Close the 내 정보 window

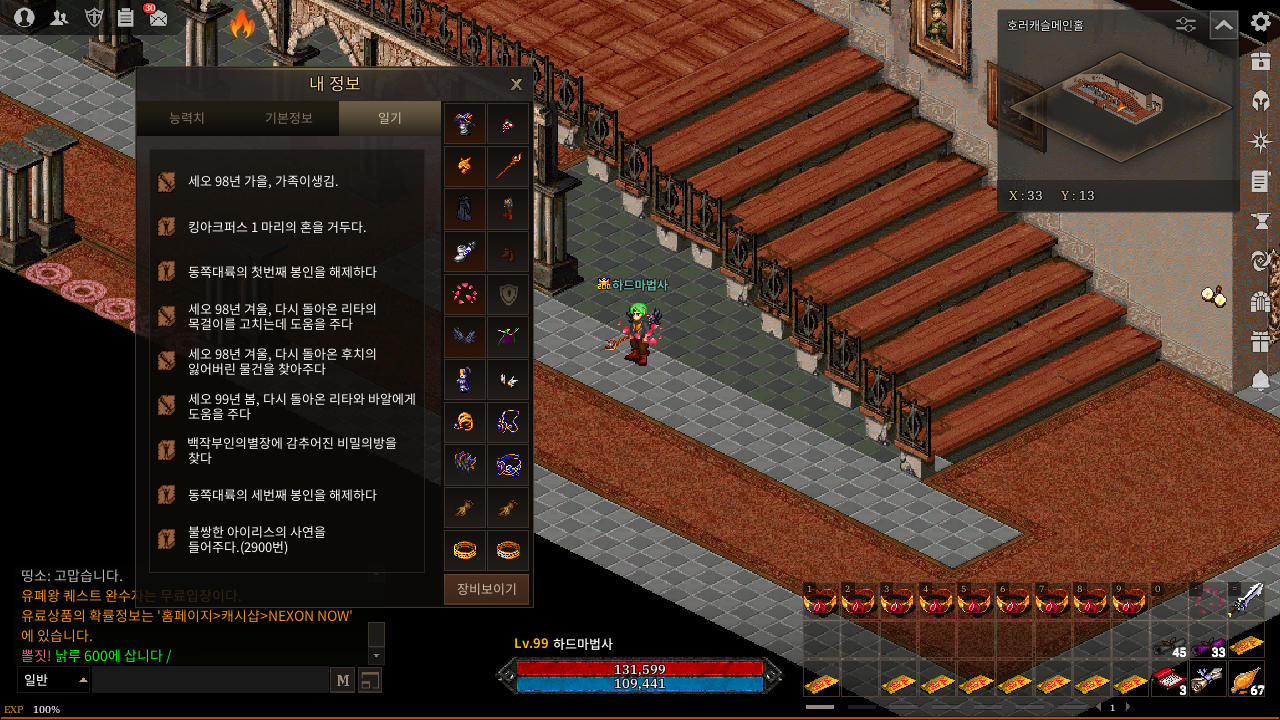(516, 84)
